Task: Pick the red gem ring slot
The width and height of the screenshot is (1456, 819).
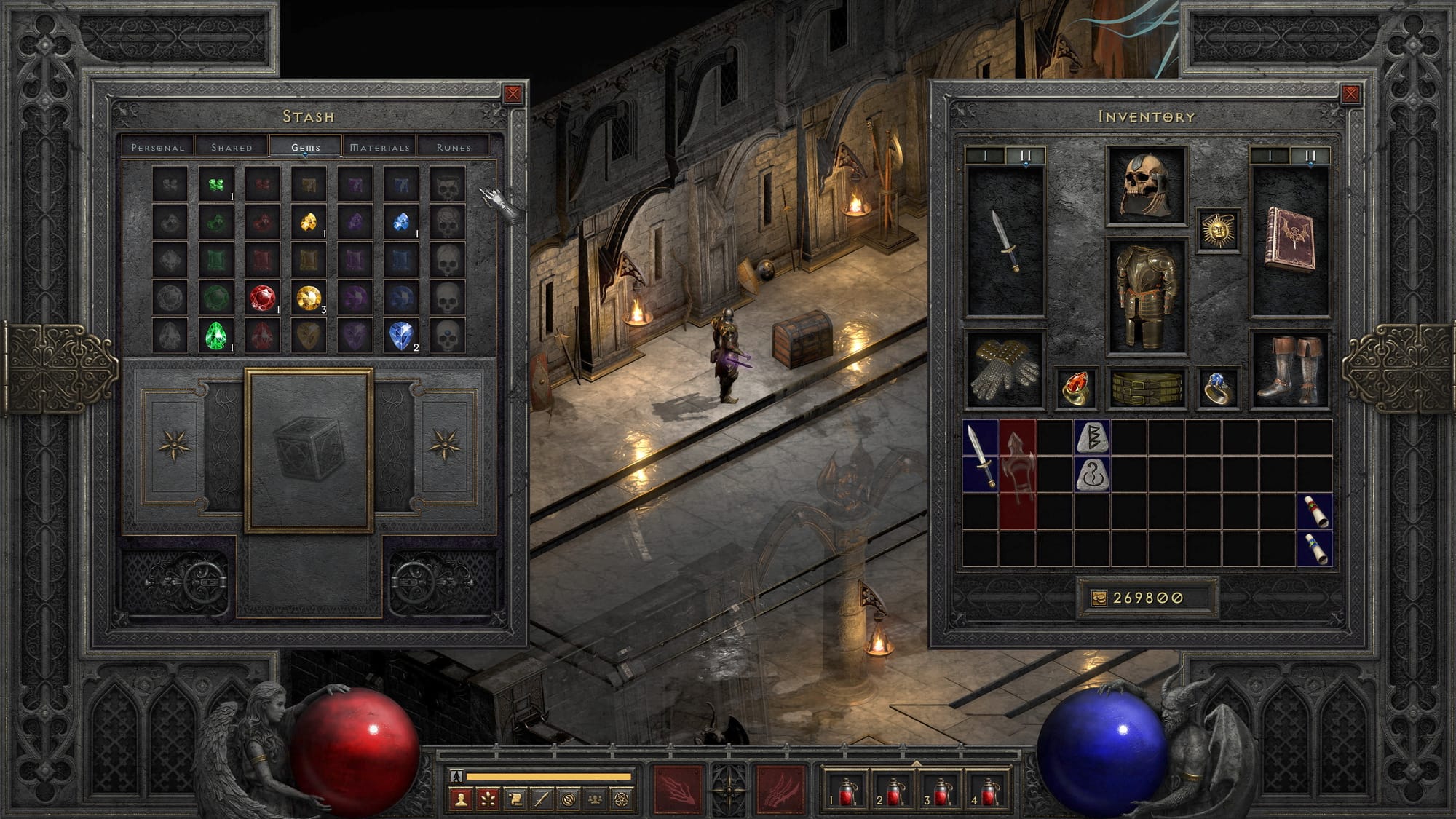Action: click(1075, 388)
